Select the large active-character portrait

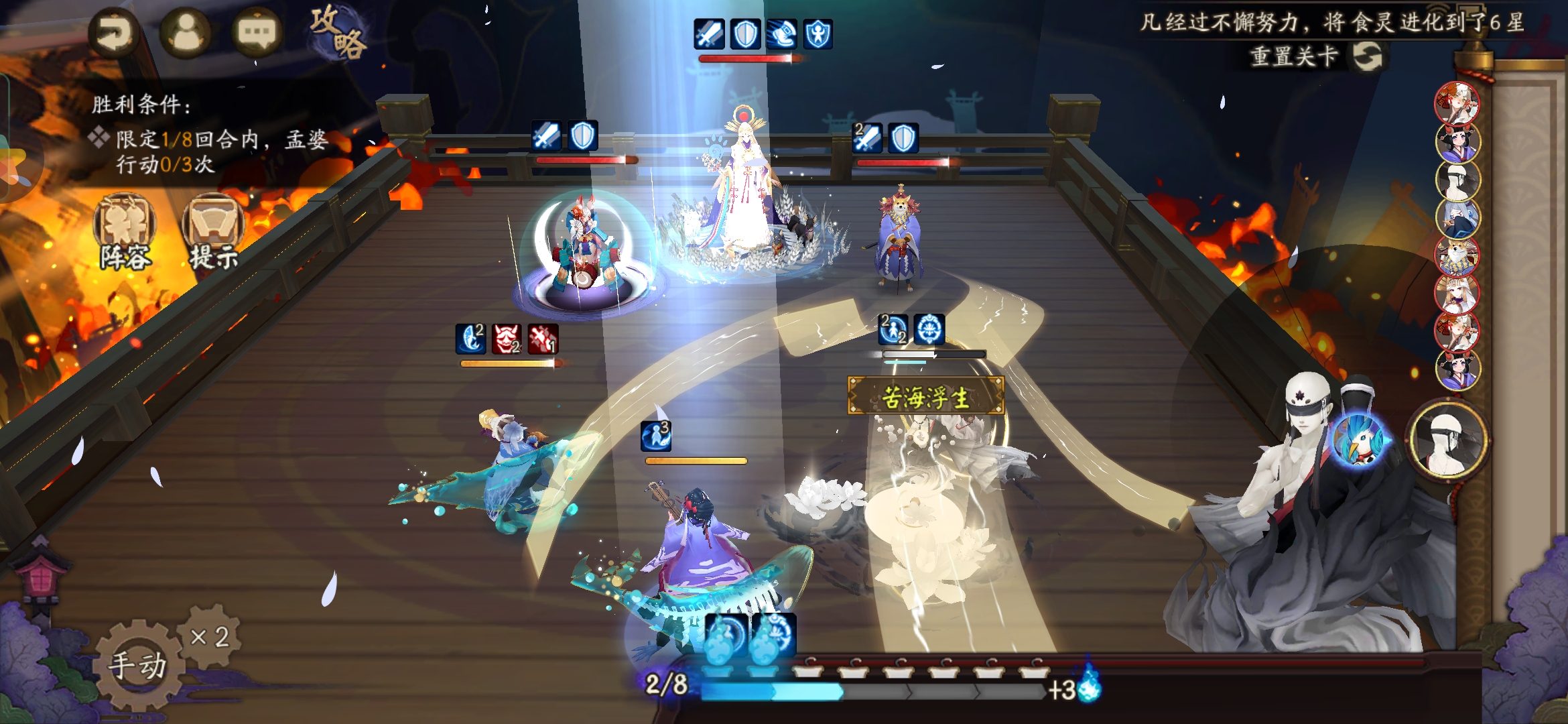[1447, 440]
